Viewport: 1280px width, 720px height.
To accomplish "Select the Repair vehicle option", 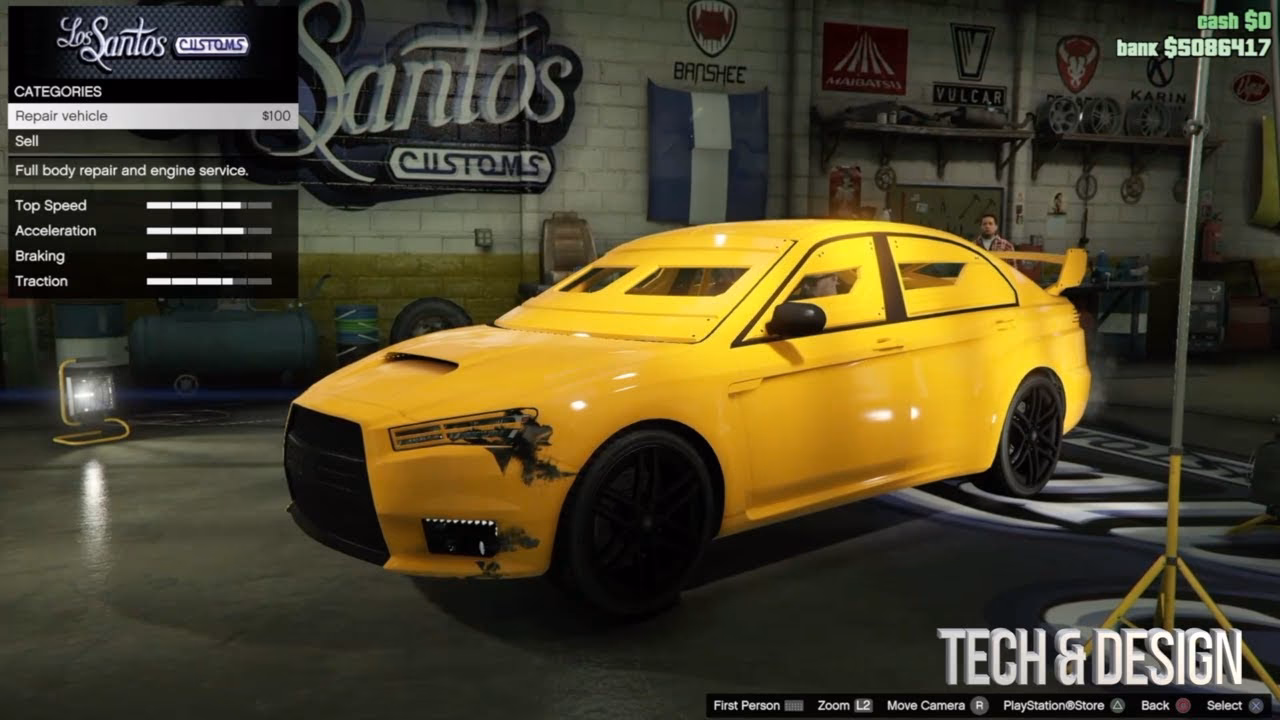I will [60, 116].
